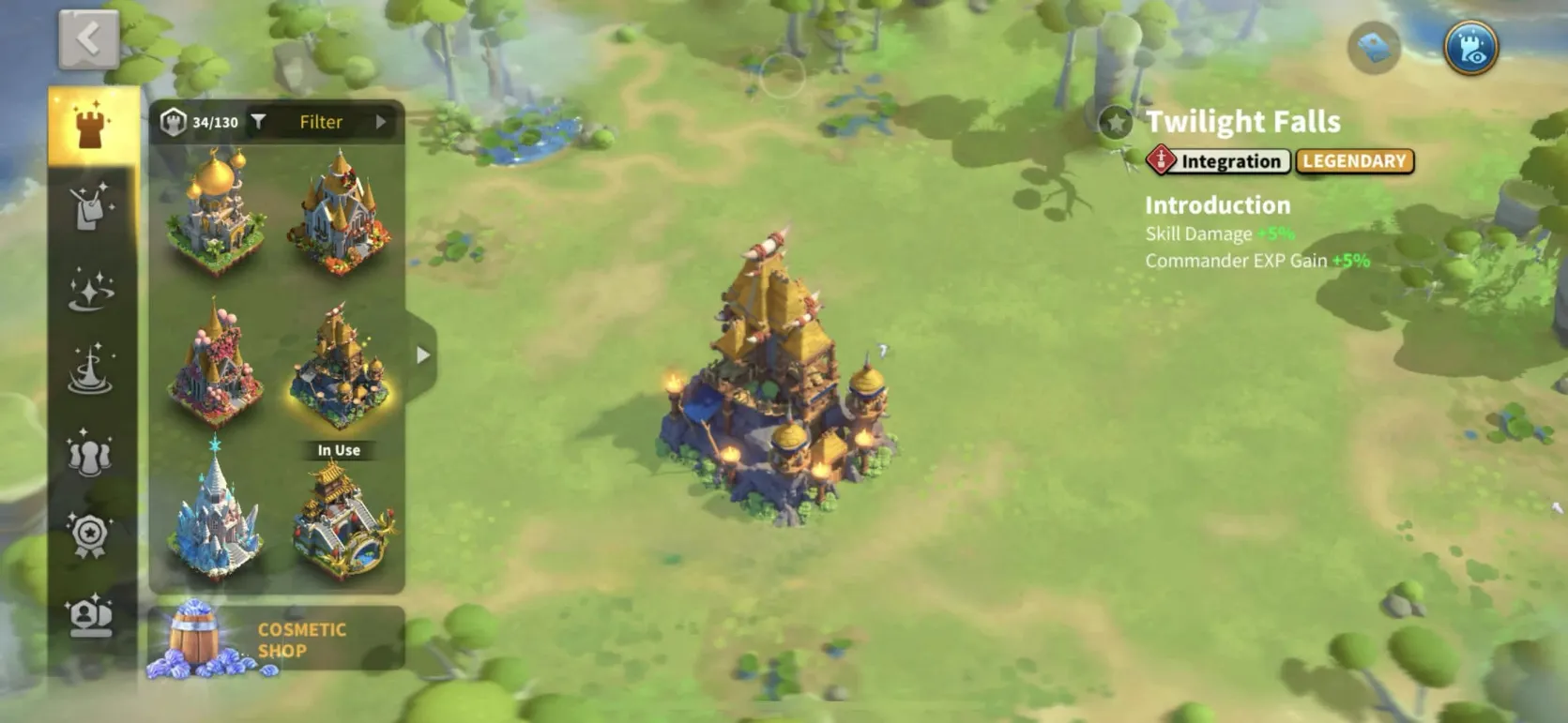Open the orbiting sparkle effects tab
The image size is (1568, 723).
coord(91,288)
